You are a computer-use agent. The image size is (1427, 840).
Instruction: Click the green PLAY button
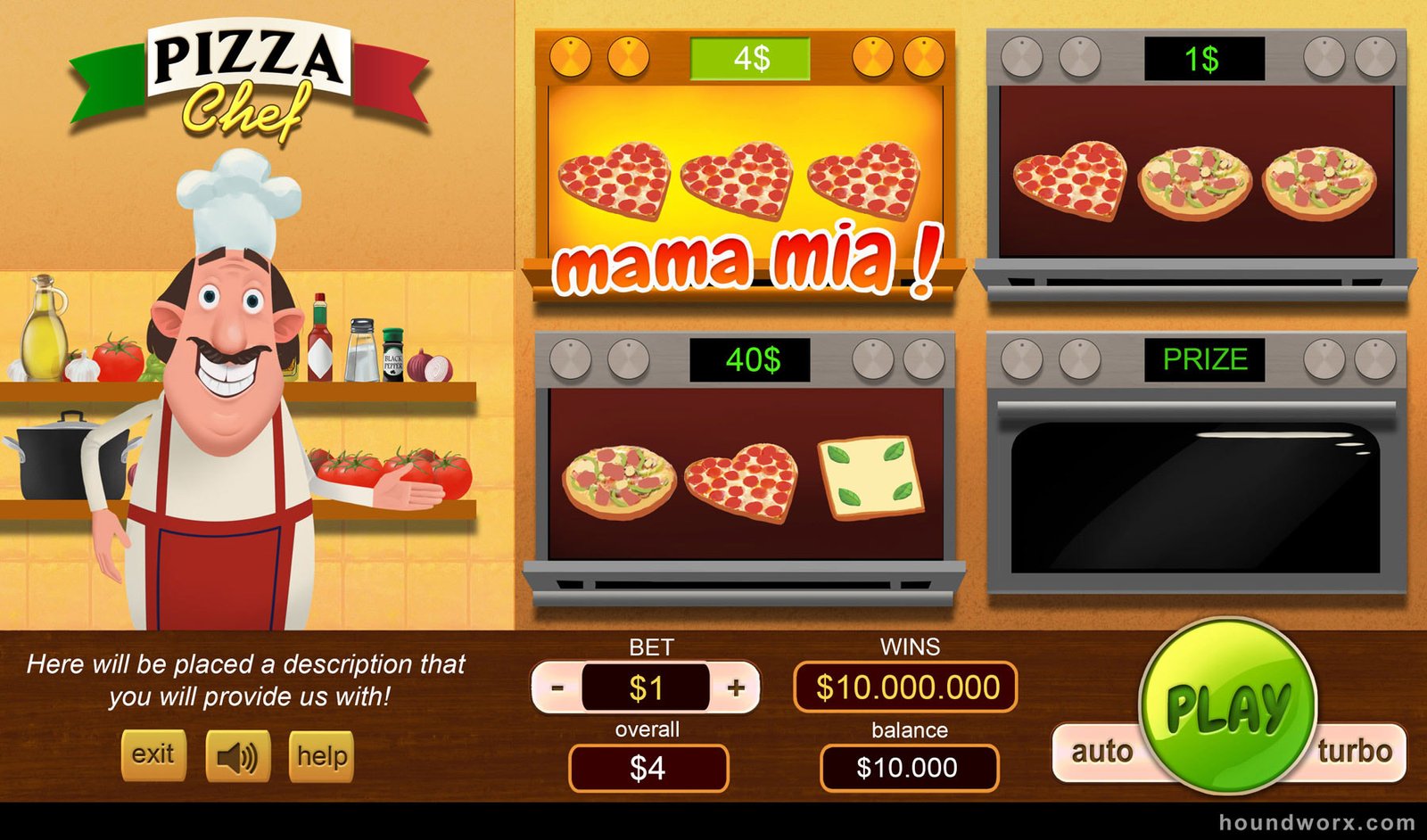1227,706
